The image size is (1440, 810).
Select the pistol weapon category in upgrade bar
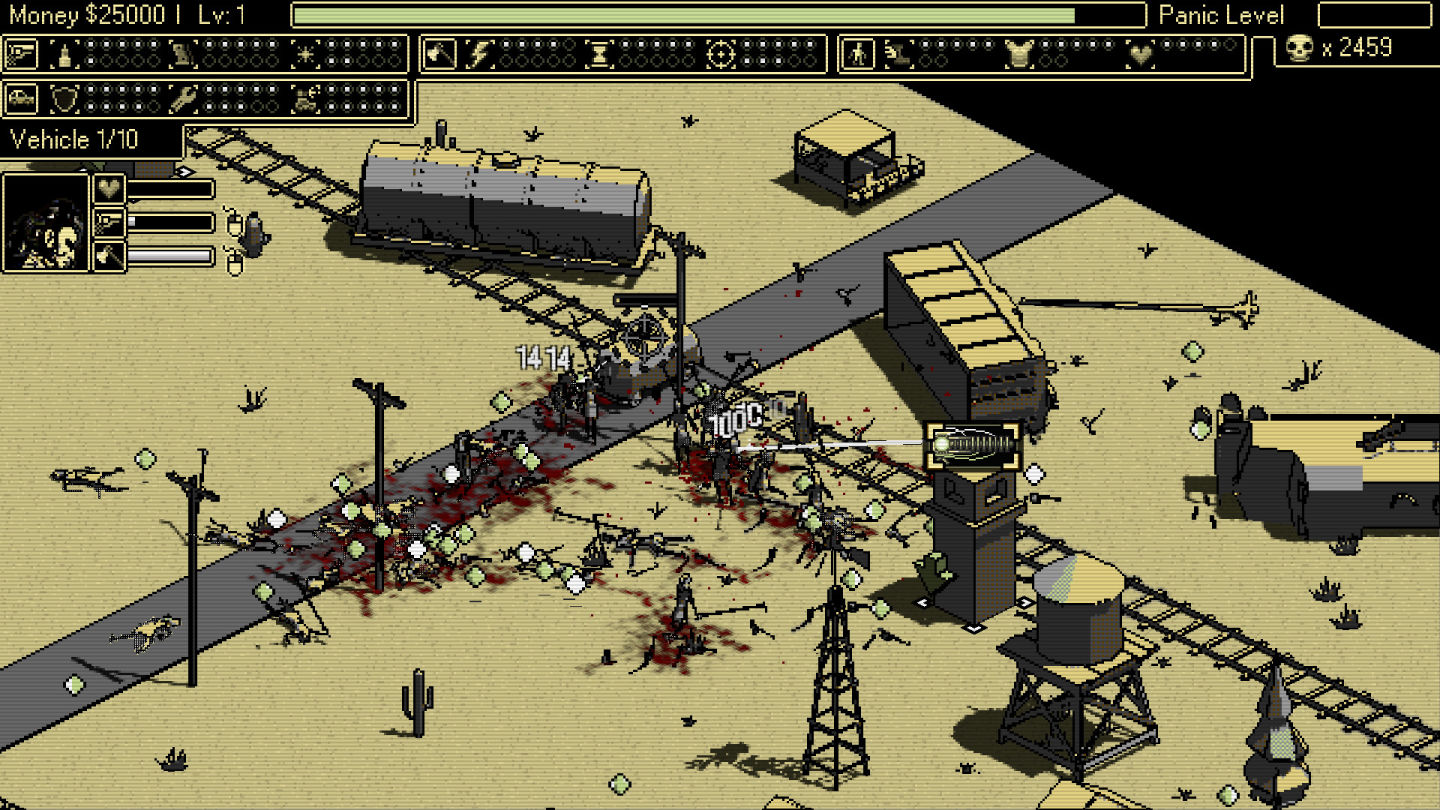21,54
